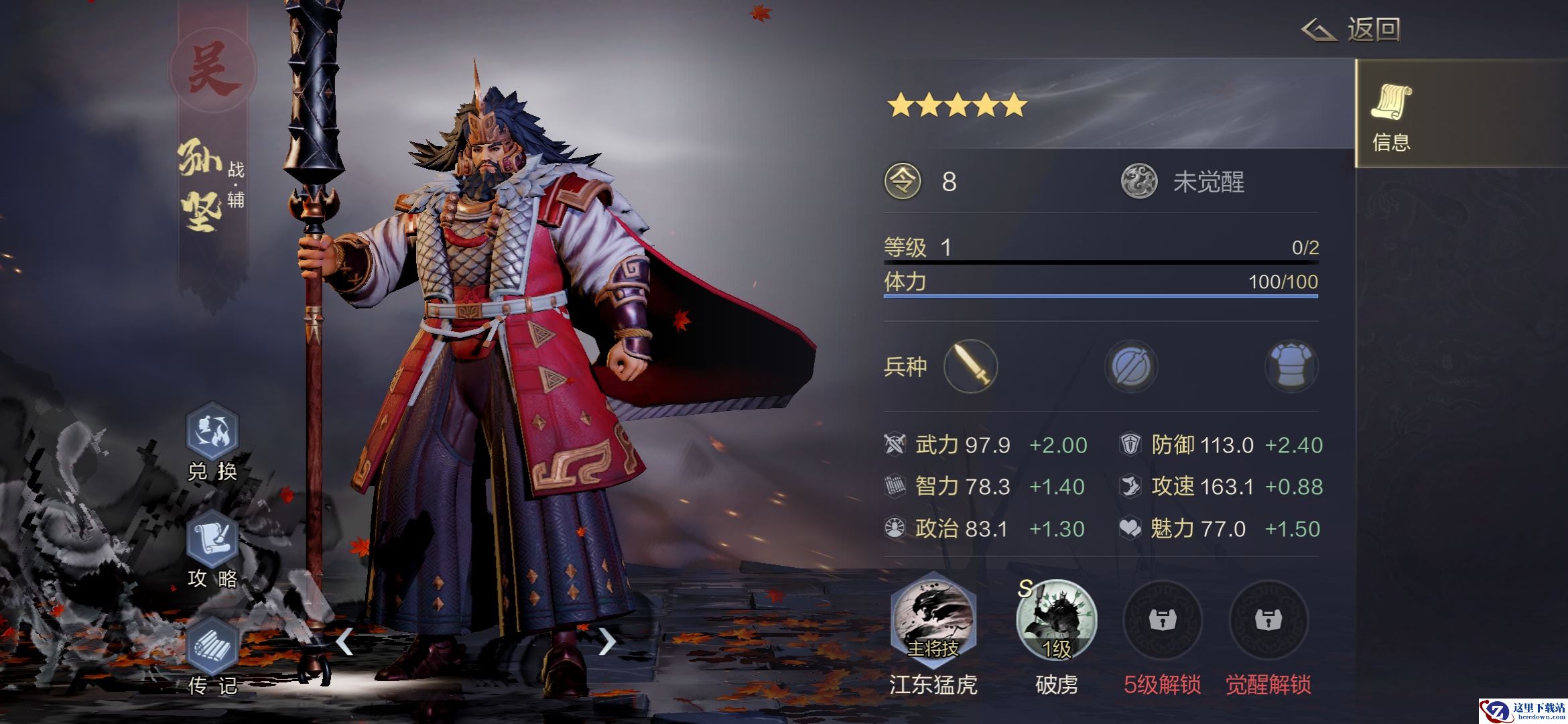The image size is (1568, 724).
Task: Show the next general with right arrow
Action: tap(606, 642)
